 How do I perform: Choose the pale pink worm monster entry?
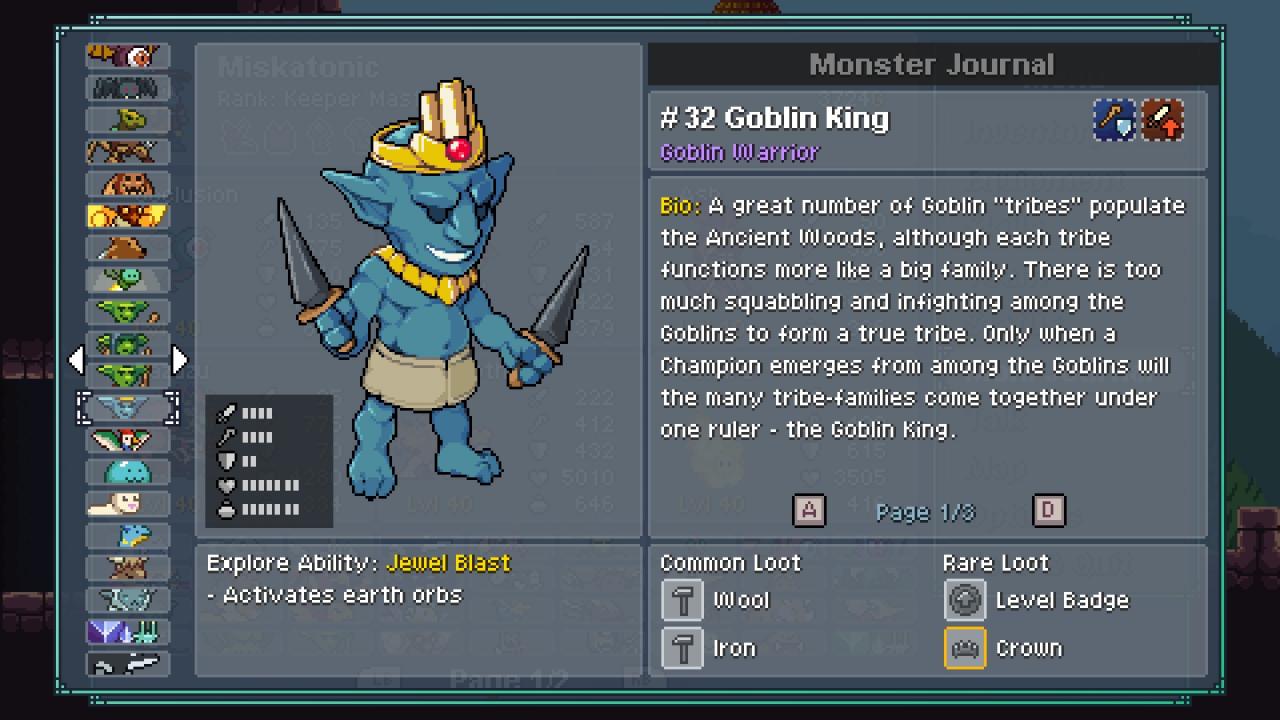coord(128,503)
